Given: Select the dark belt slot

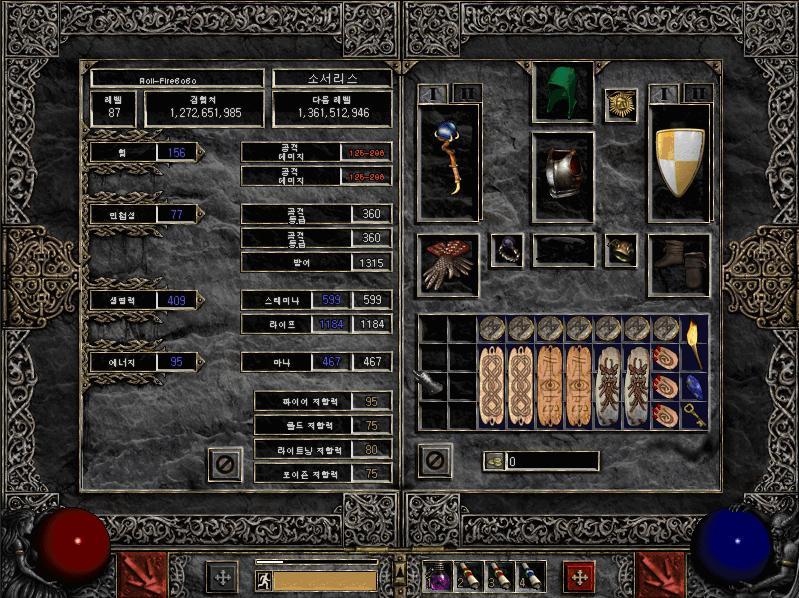Looking at the screenshot, I should click(563, 250).
